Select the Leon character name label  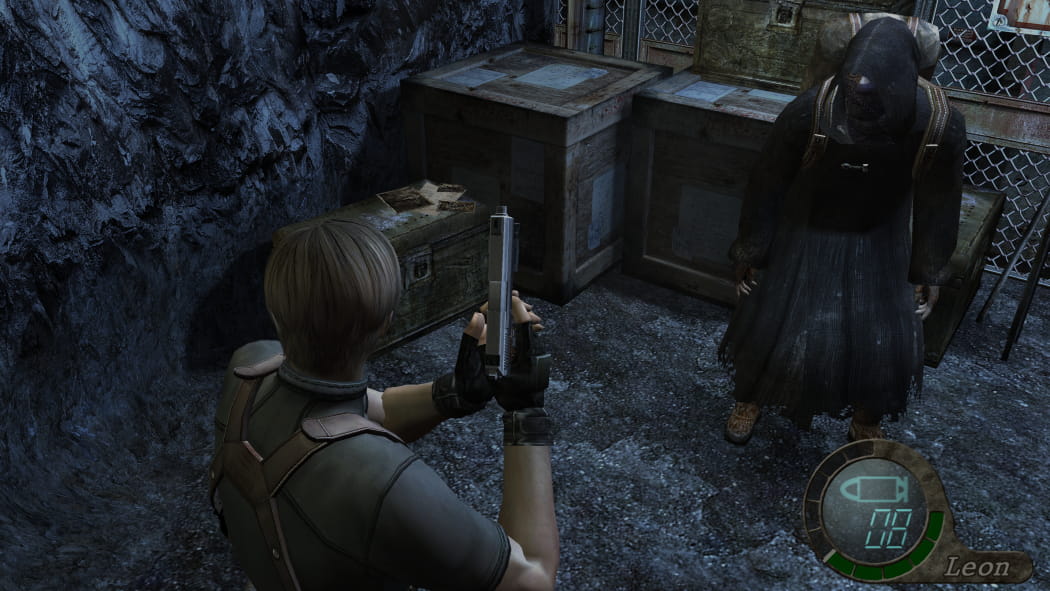[x=975, y=566]
